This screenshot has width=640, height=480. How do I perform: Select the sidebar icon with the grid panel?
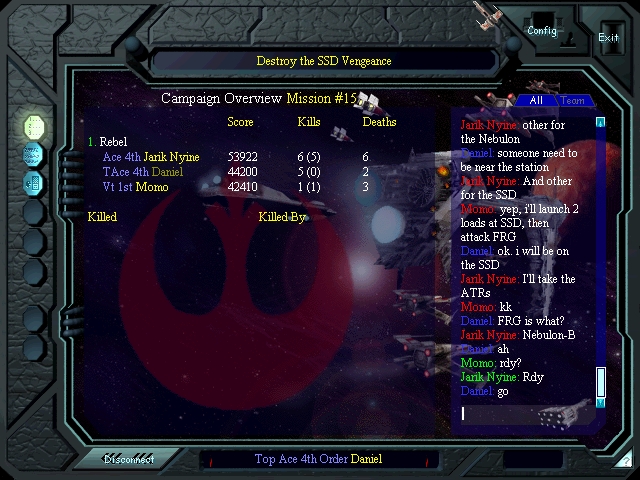pyautogui.click(x=34, y=182)
